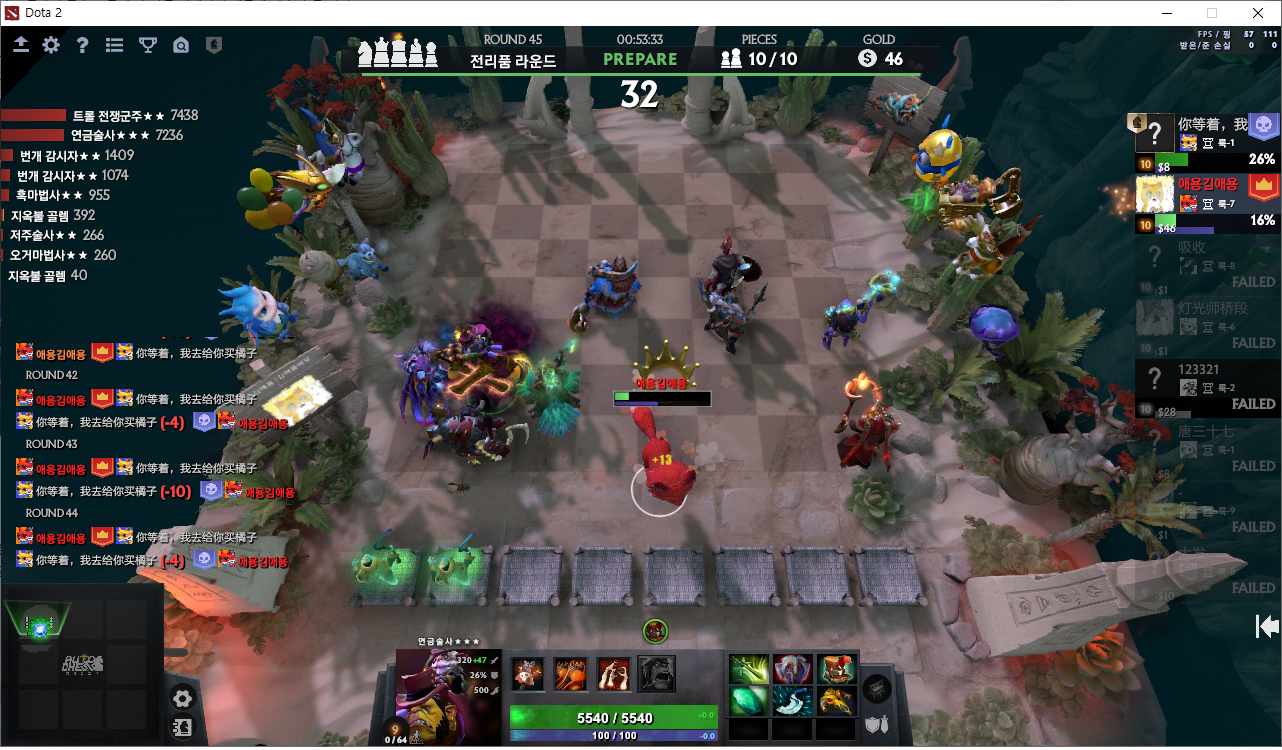Click the skull doll ability icon
1282x750 pixels.
point(528,674)
